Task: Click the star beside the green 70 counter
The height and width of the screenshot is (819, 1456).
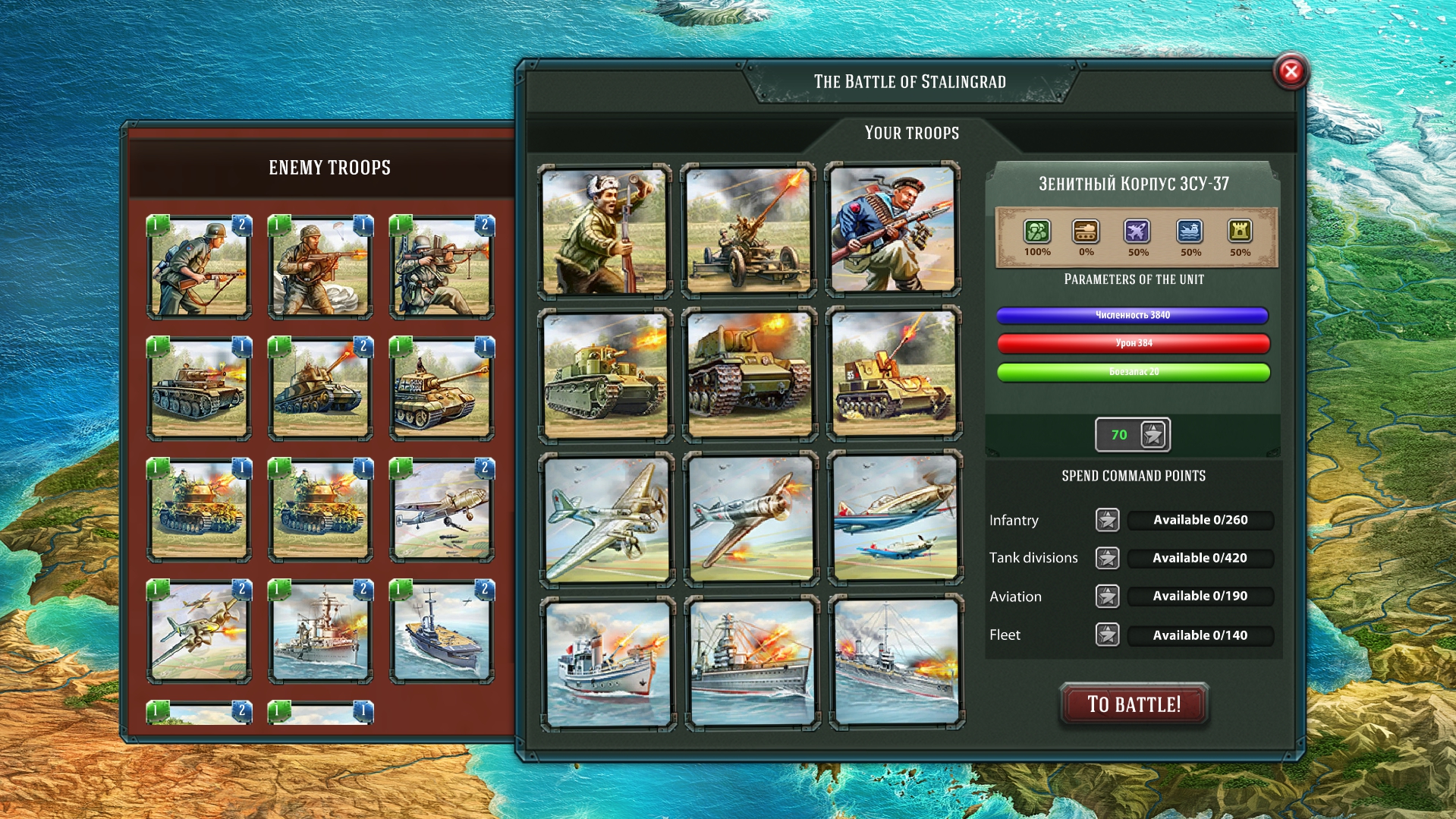Action: (1151, 434)
